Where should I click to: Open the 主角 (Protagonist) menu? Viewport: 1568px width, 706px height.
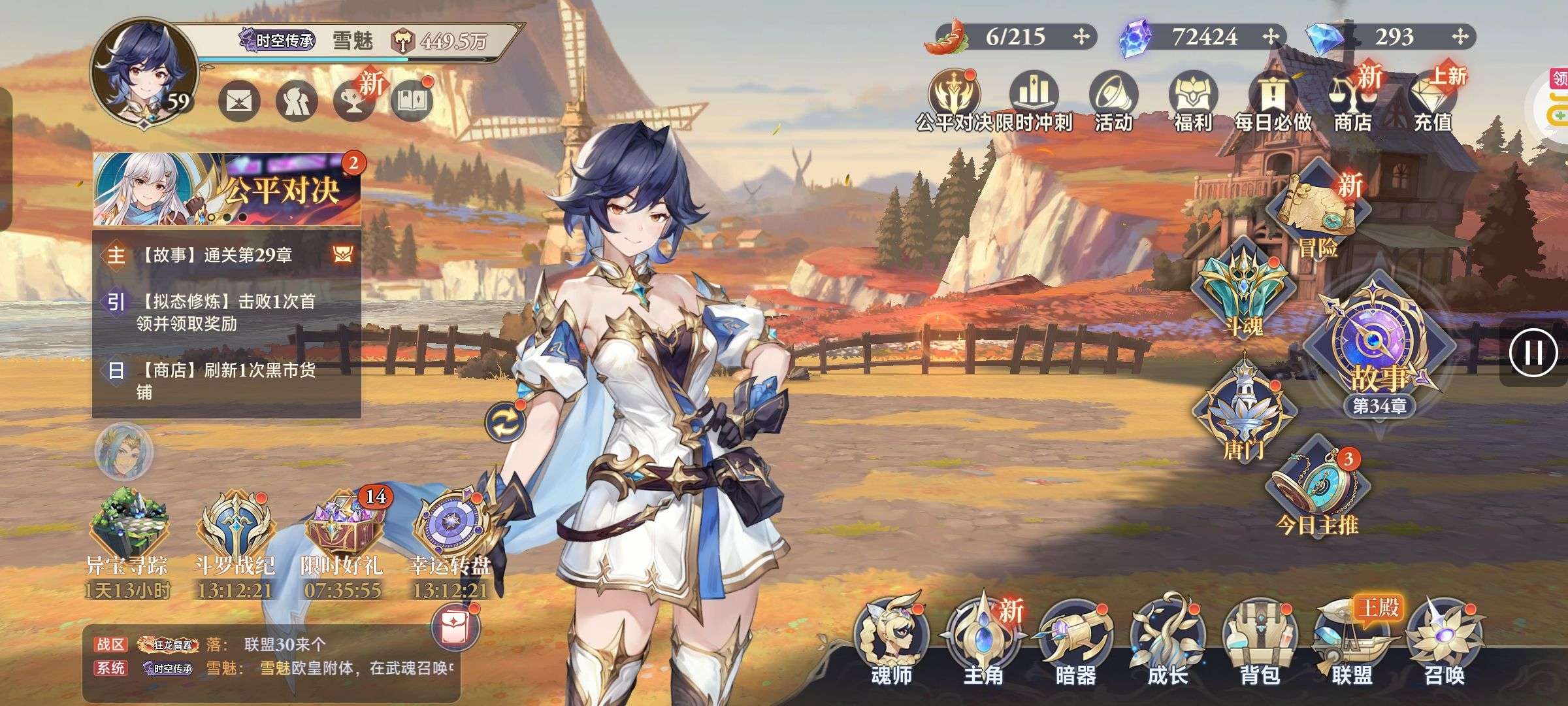click(983, 644)
